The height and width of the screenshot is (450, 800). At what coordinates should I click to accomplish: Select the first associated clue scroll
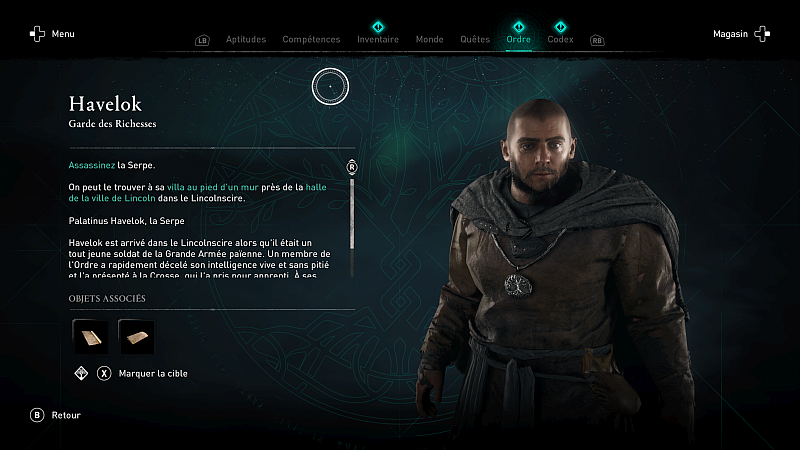click(90, 337)
